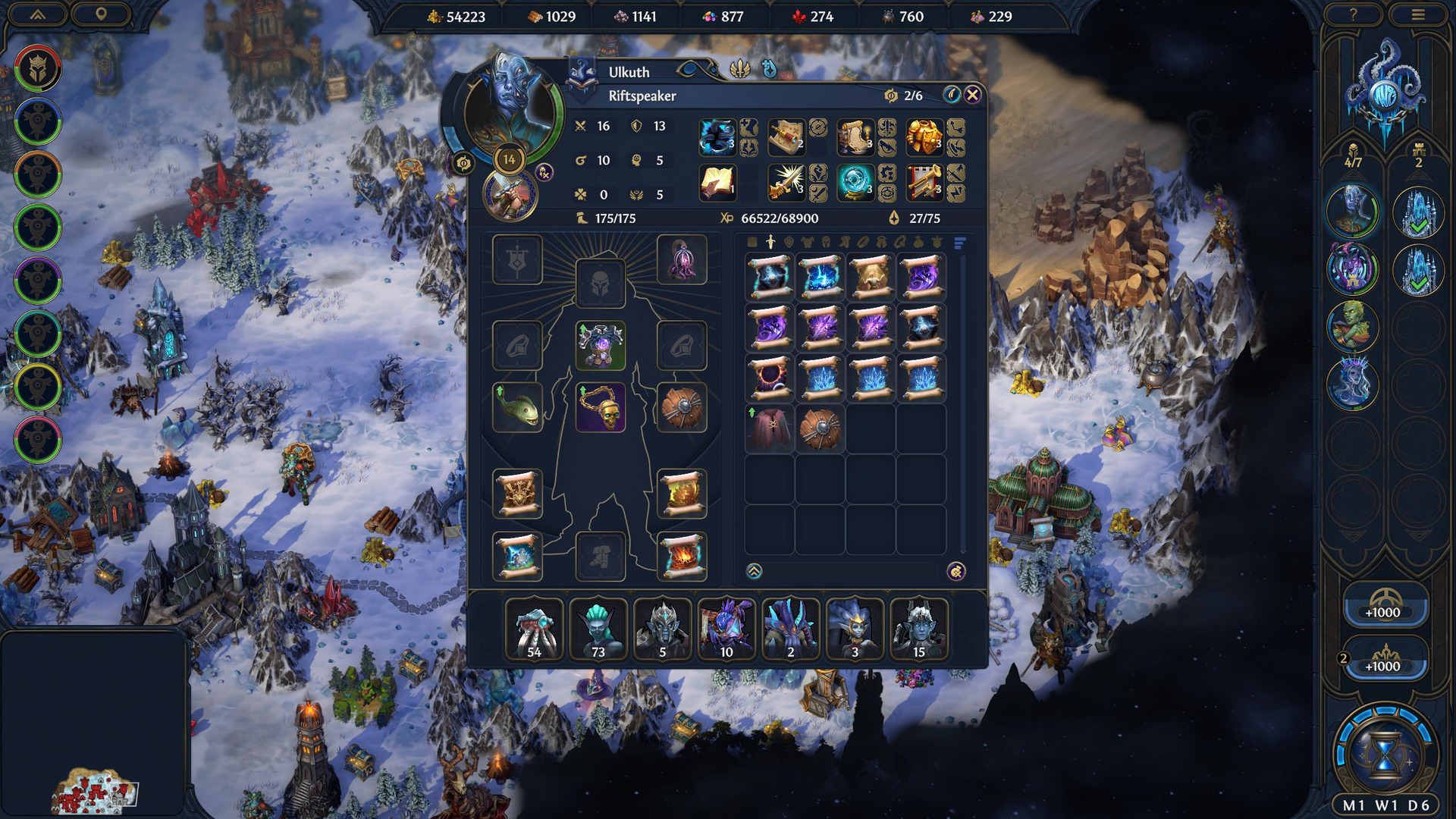Select the purple hero portrait in the sidebar

1352,268
